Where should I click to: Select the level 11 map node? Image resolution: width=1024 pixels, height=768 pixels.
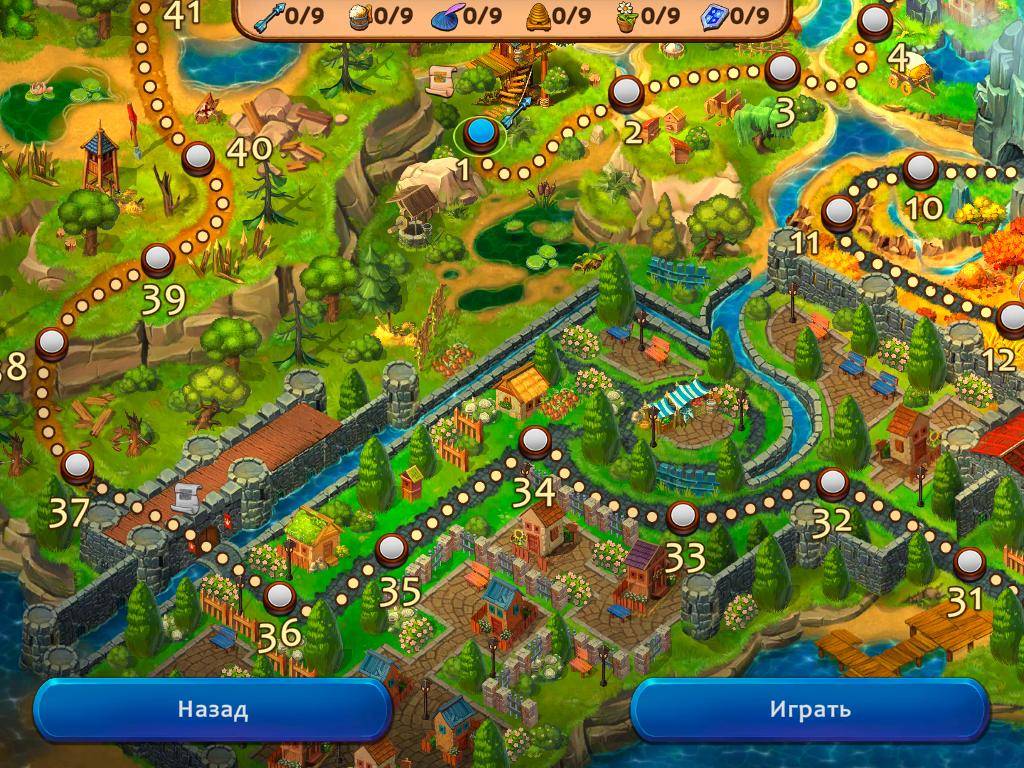pyautogui.click(x=838, y=212)
